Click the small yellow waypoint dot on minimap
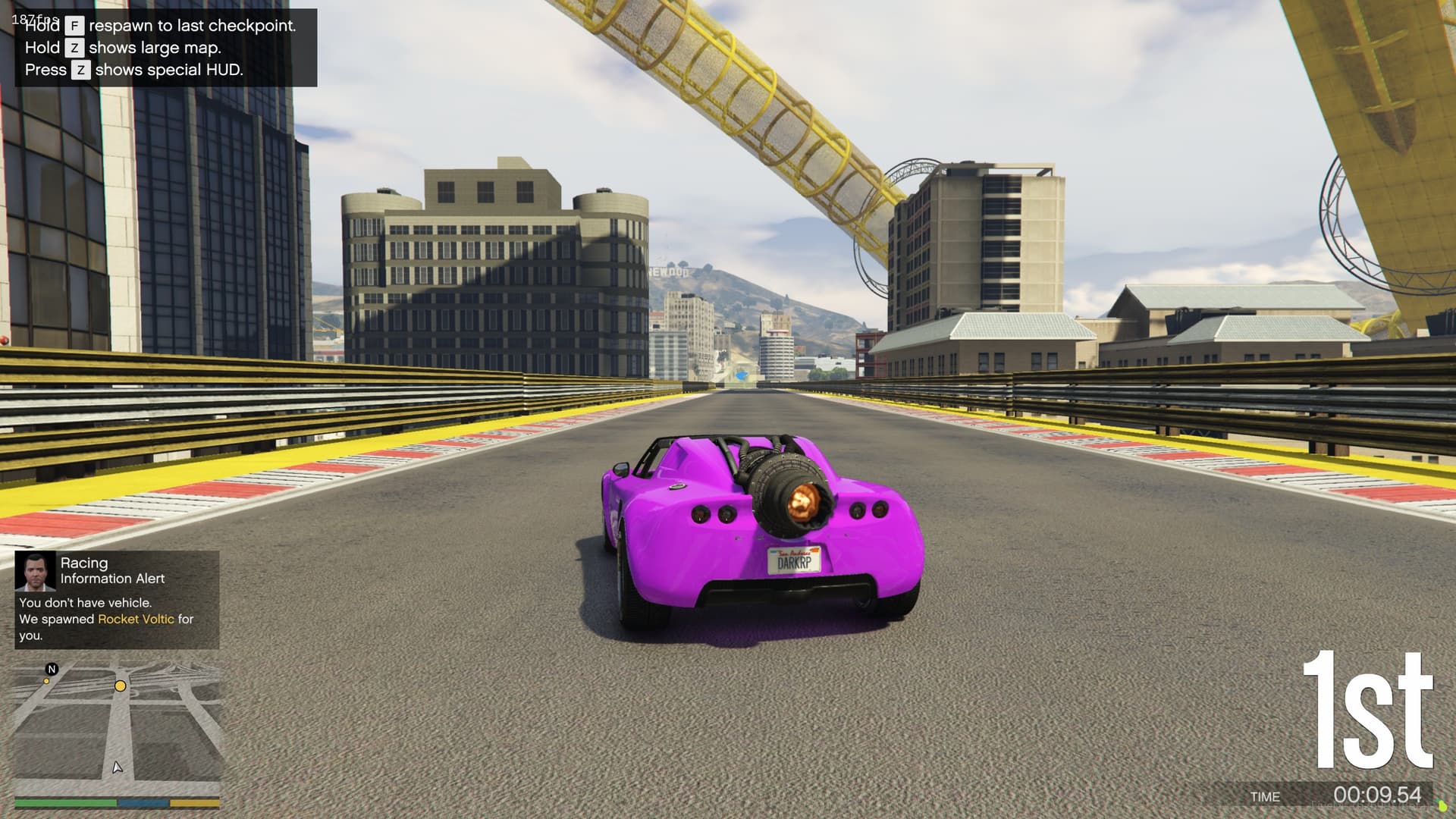This screenshot has height=819, width=1456. tap(46, 681)
